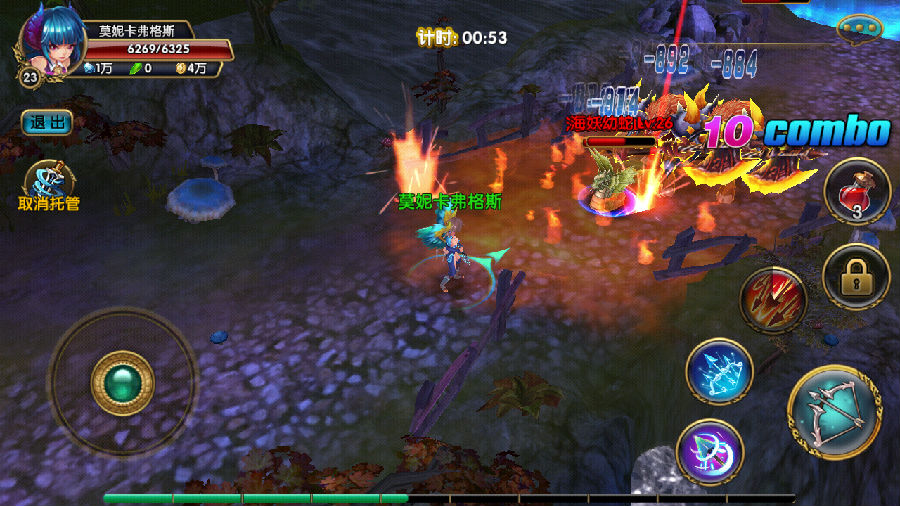This screenshot has height=506, width=900.
Task: Use the red health potion
Action: pos(856,192)
